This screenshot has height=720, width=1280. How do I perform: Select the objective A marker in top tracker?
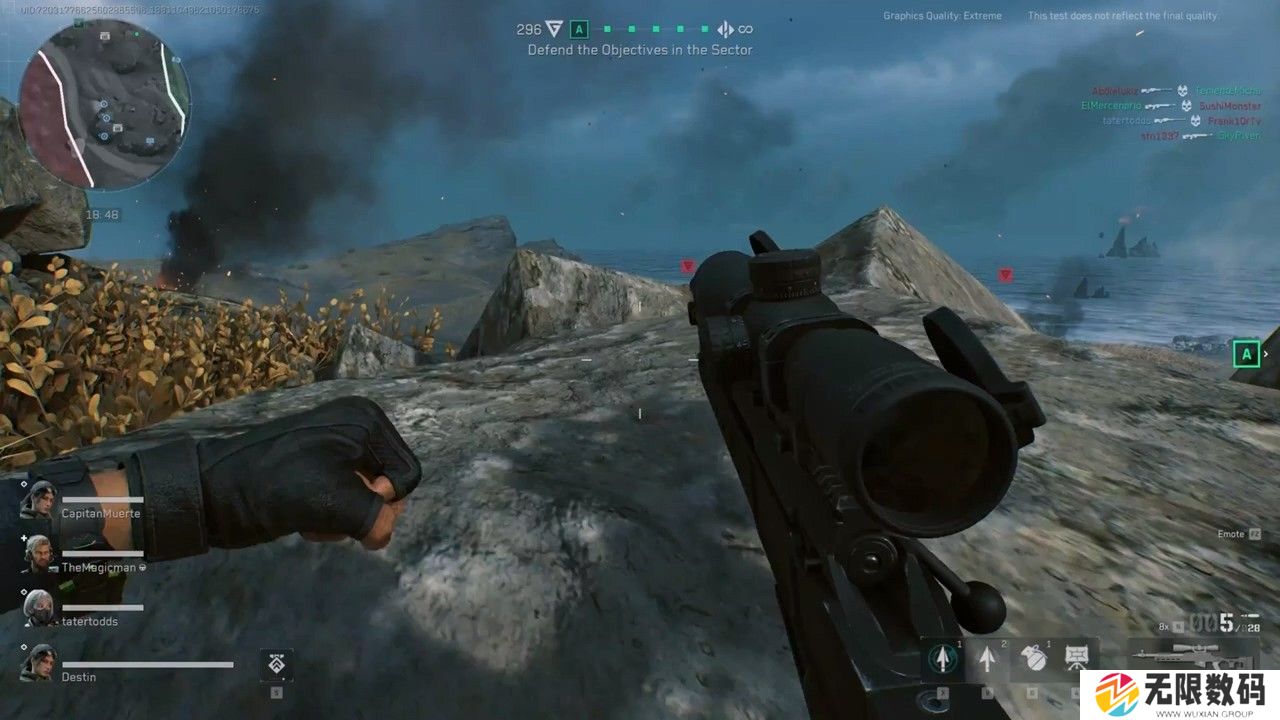579,30
